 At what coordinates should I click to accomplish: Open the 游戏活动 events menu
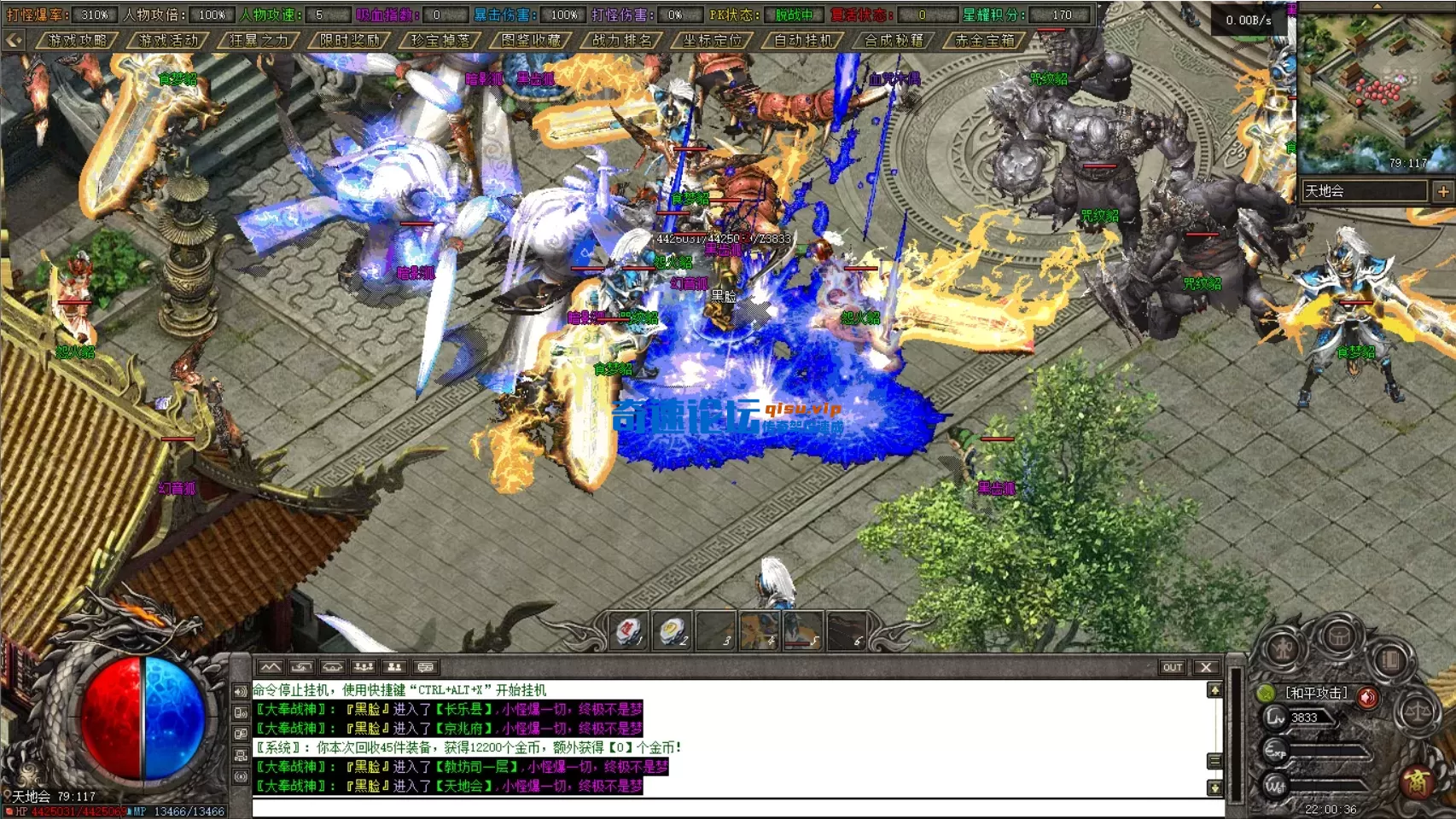tap(168, 40)
